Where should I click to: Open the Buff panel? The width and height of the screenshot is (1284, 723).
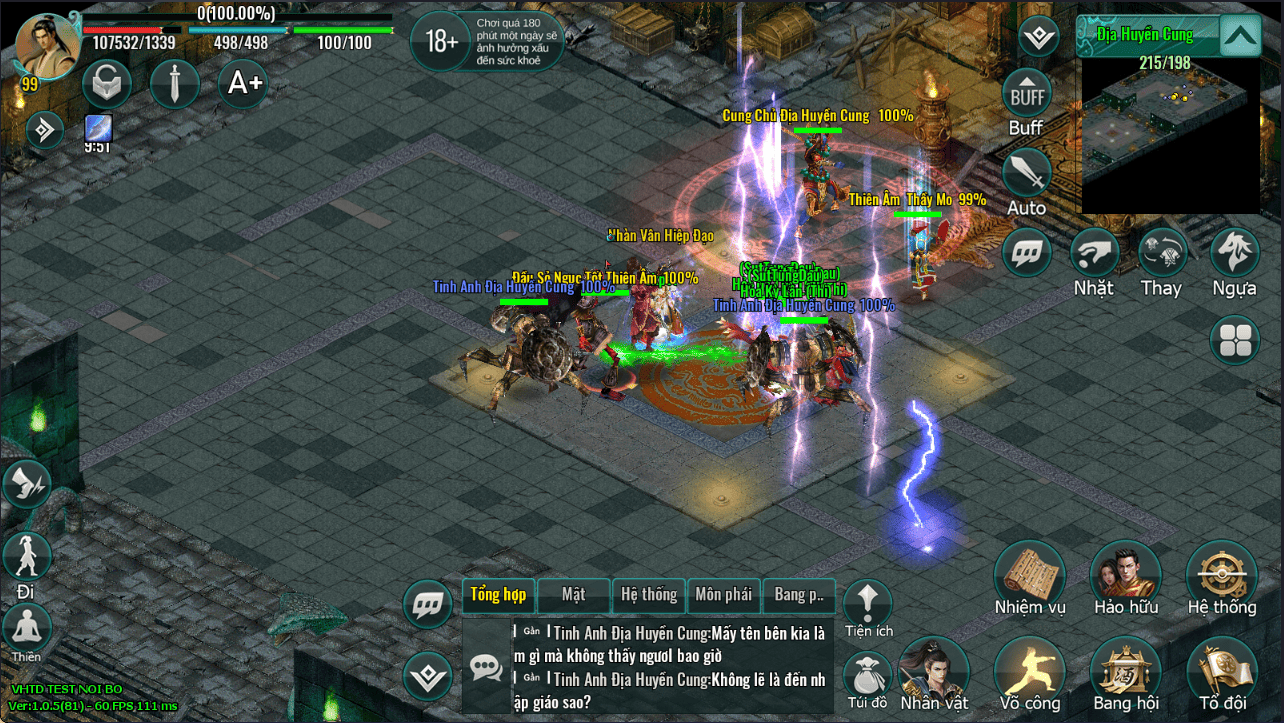tap(1027, 96)
